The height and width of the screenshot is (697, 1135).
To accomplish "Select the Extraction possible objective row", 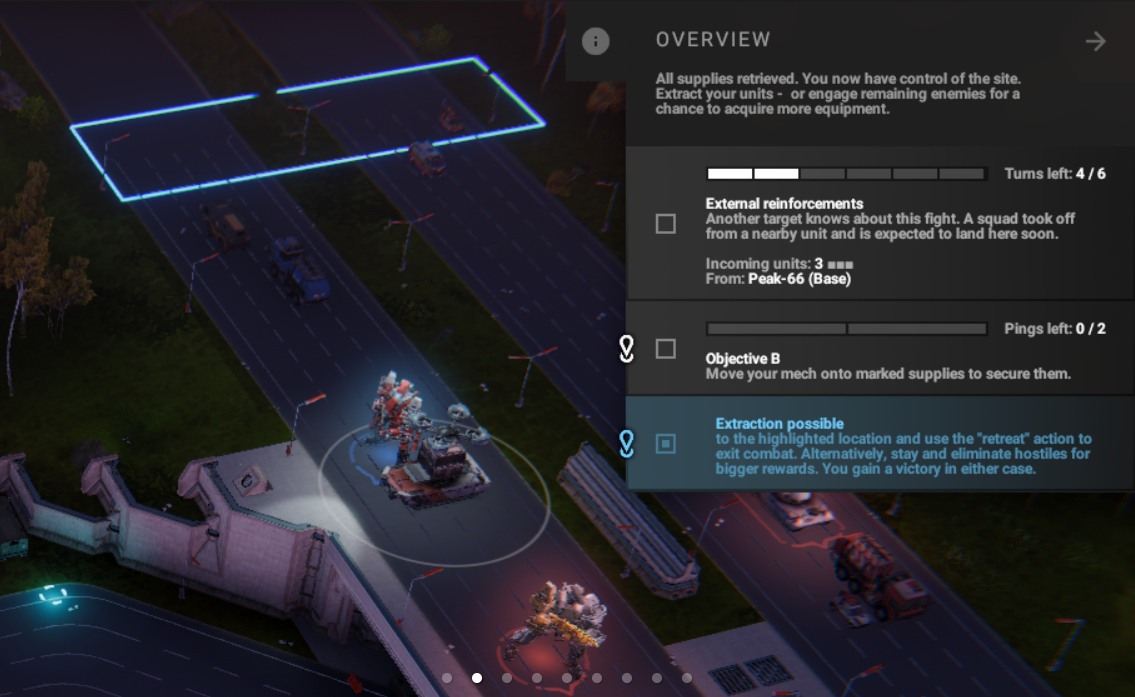I will point(900,445).
